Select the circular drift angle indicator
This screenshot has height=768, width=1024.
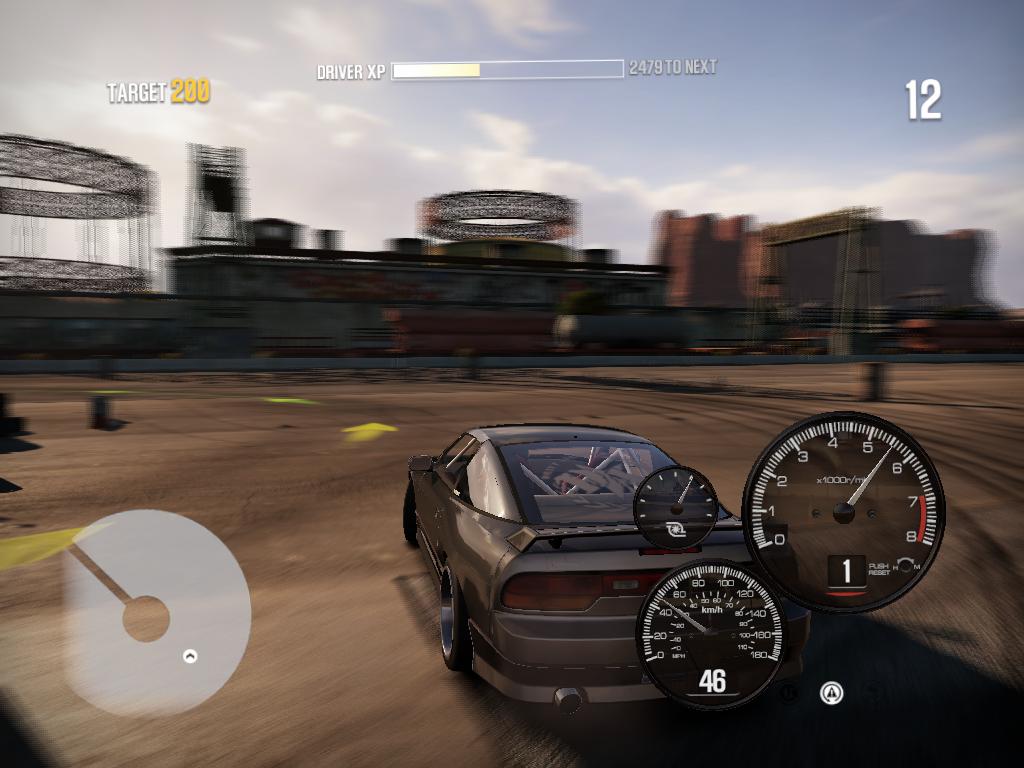tap(156, 612)
